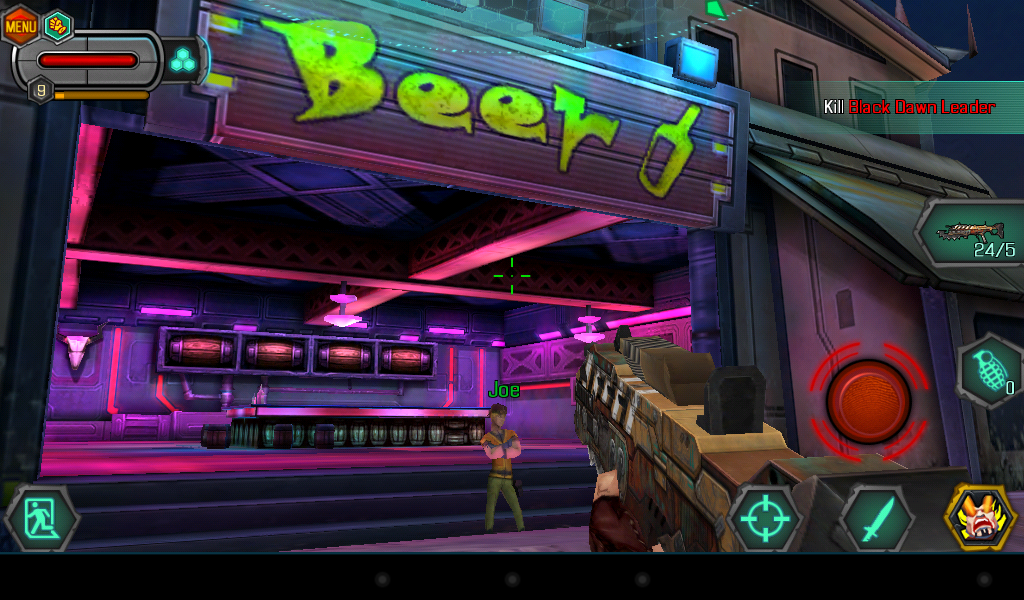Image resolution: width=1024 pixels, height=600 pixels.
Task: Open the Kill Black Dawn Leader objective
Action: 908,107
